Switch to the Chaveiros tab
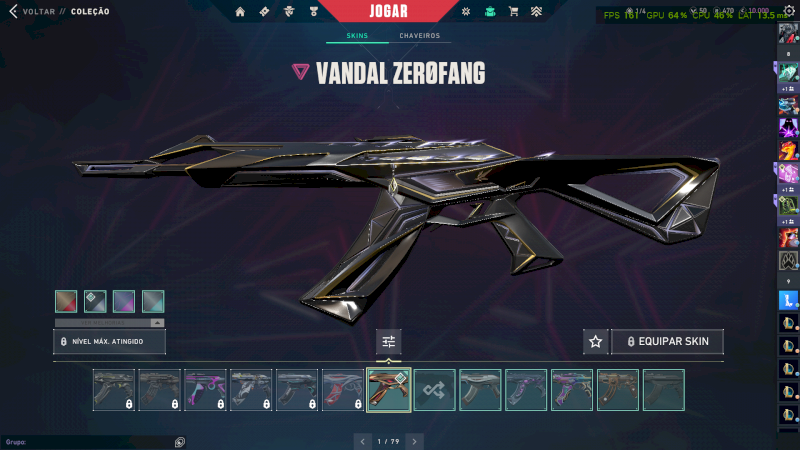The image size is (800, 450). coord(419,36)
